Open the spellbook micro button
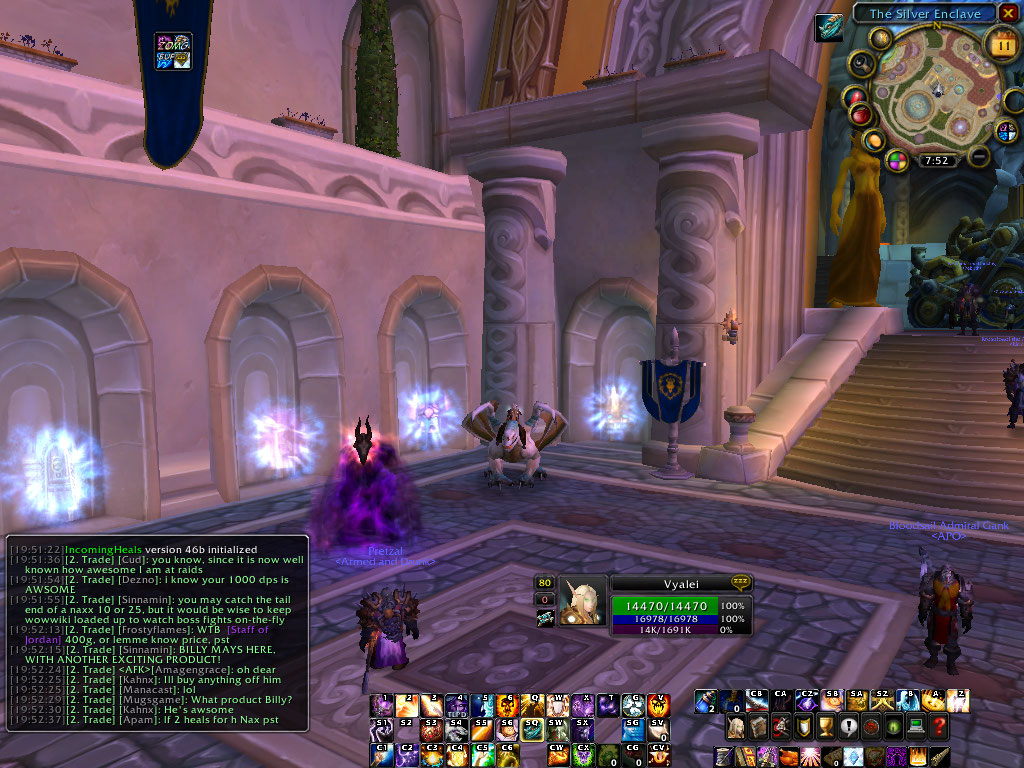 pyautogui.click(x=759, y=727)
